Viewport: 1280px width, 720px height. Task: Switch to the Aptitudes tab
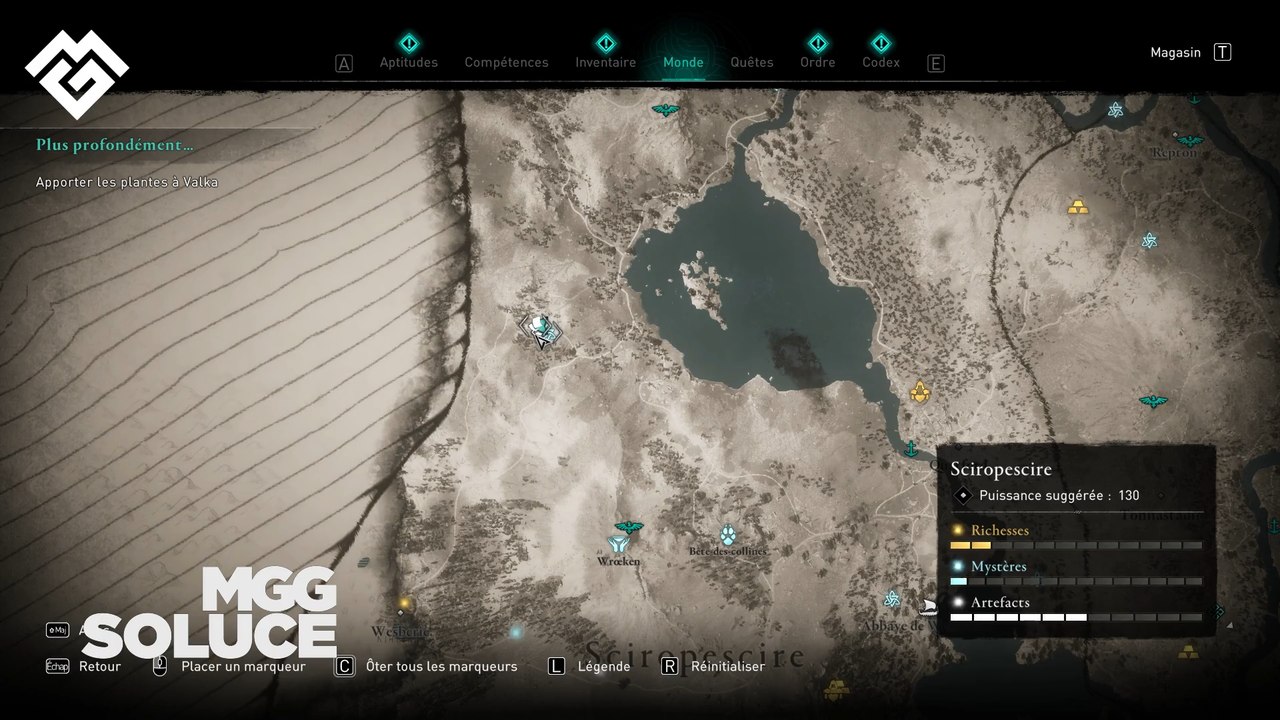click(x=408, y=62)
